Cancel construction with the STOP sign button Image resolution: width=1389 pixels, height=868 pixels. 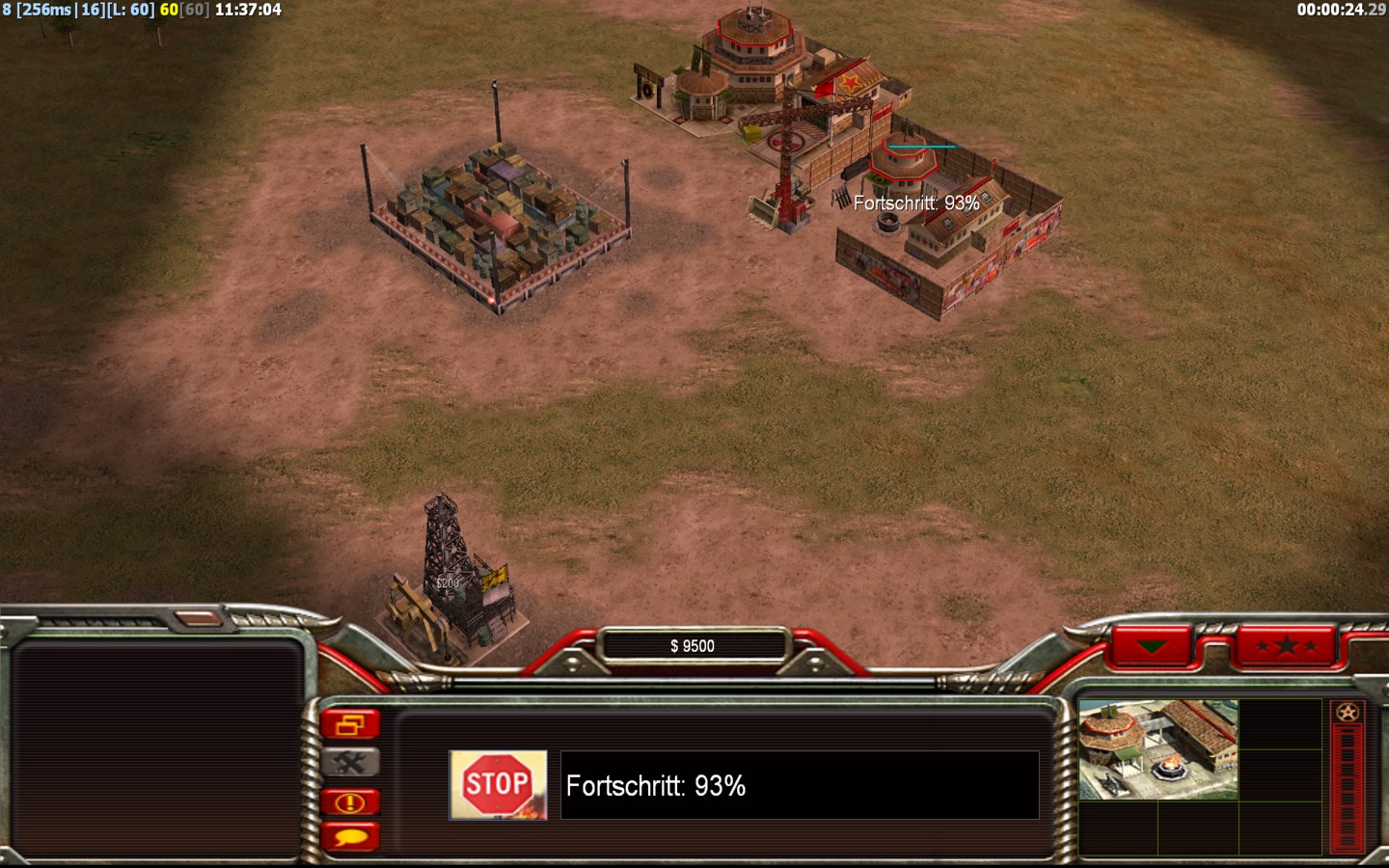coord(498,785)
